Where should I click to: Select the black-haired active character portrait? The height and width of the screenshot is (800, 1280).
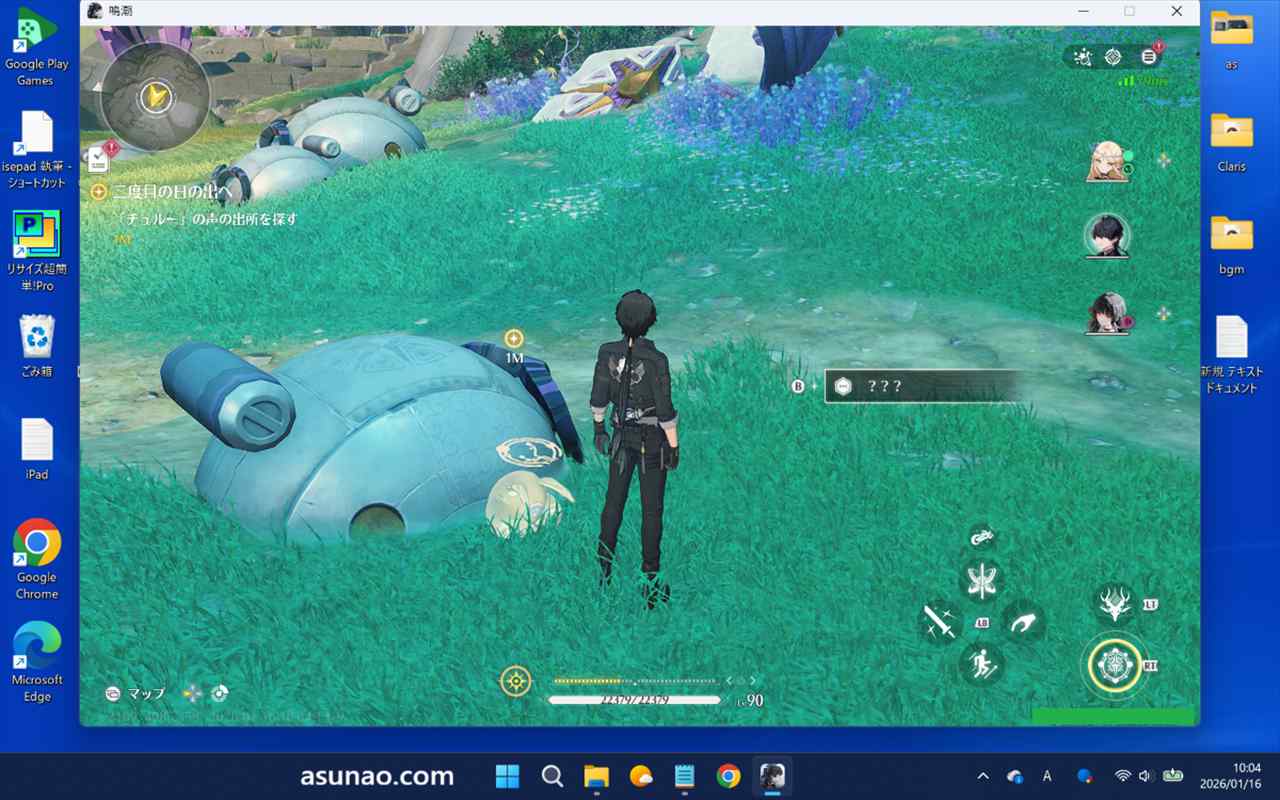tap(1107, 237)
